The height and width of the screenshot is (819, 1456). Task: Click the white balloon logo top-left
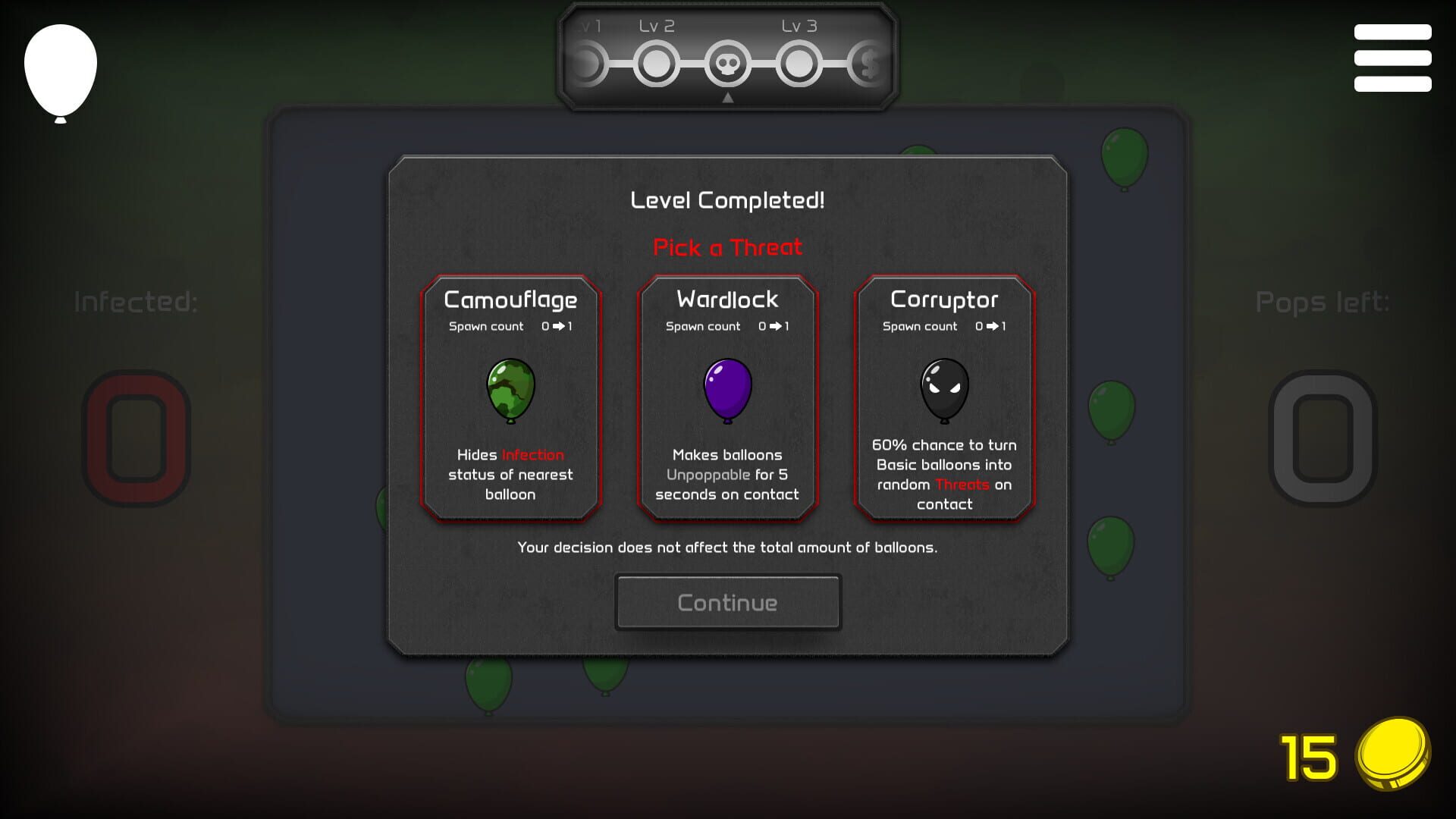tap(61, 70)
